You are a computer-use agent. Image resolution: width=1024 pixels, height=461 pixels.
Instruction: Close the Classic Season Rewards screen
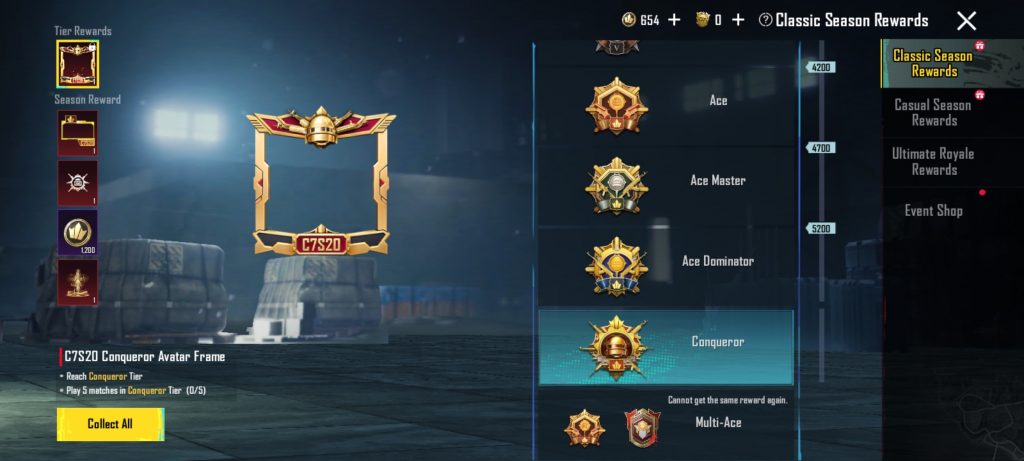click(966, 21)
